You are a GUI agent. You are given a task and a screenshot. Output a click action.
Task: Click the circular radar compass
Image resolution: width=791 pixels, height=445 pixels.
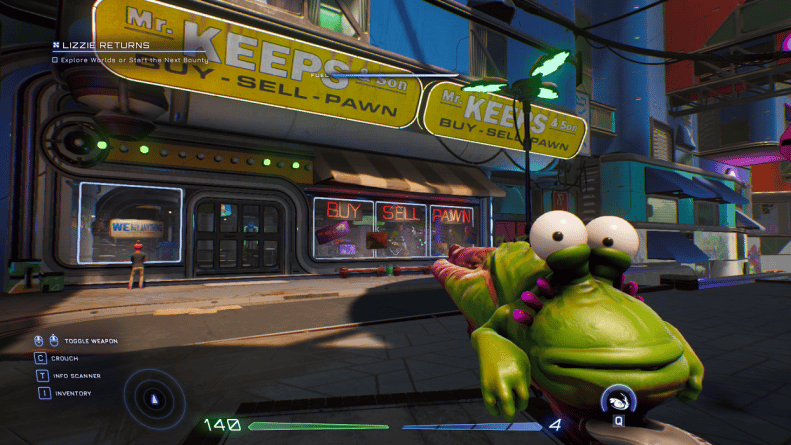point(153,397)
